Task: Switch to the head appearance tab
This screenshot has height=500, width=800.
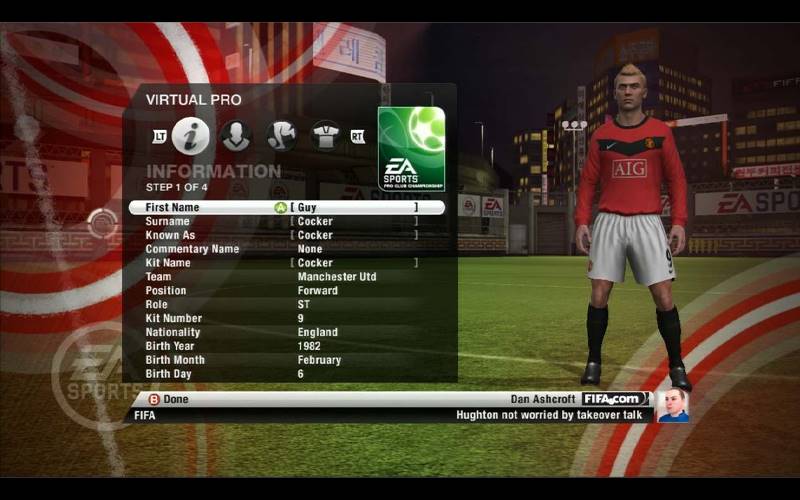Action: click(236, 136)
